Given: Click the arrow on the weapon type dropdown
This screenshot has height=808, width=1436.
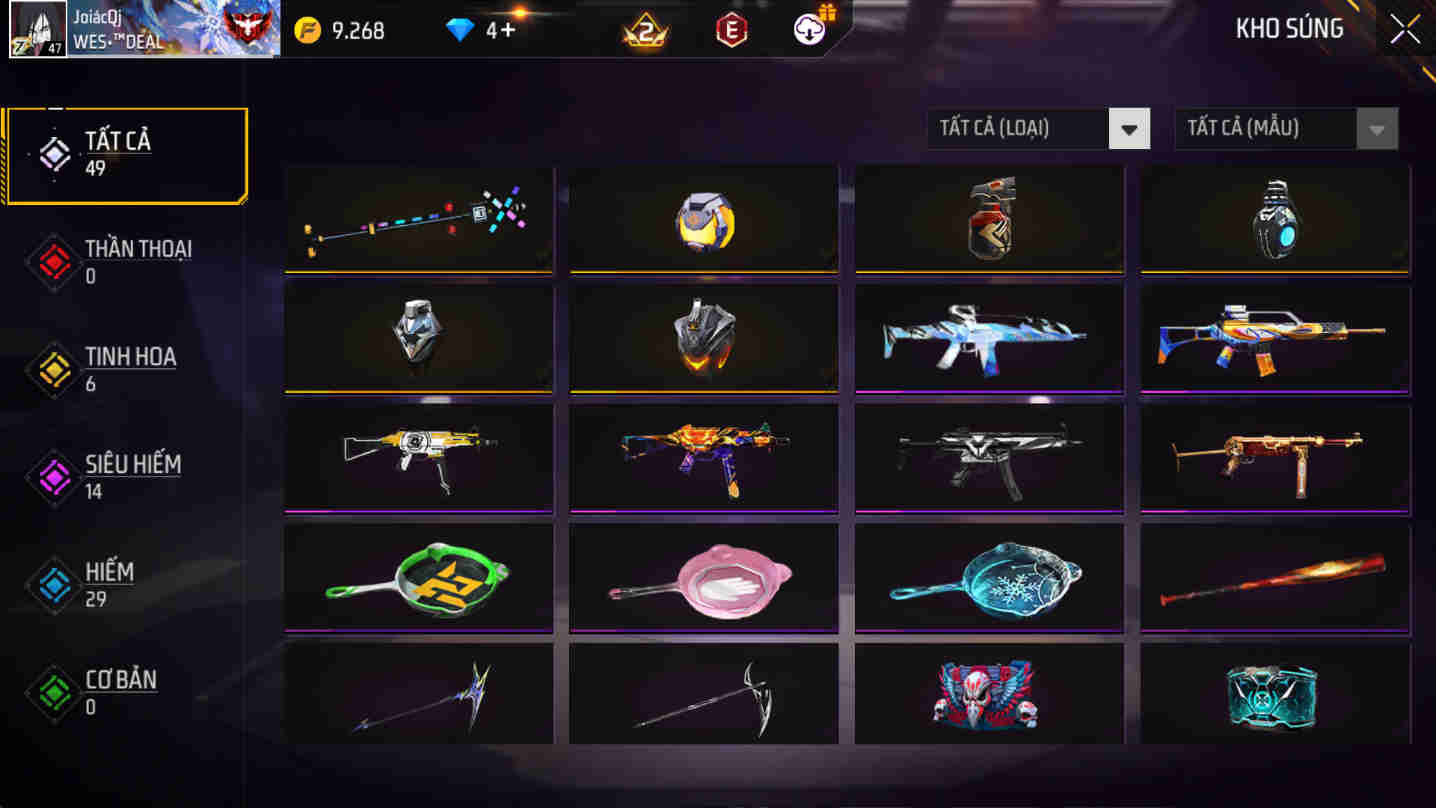Looking at the screenshot, I should tap(1131, 128).
